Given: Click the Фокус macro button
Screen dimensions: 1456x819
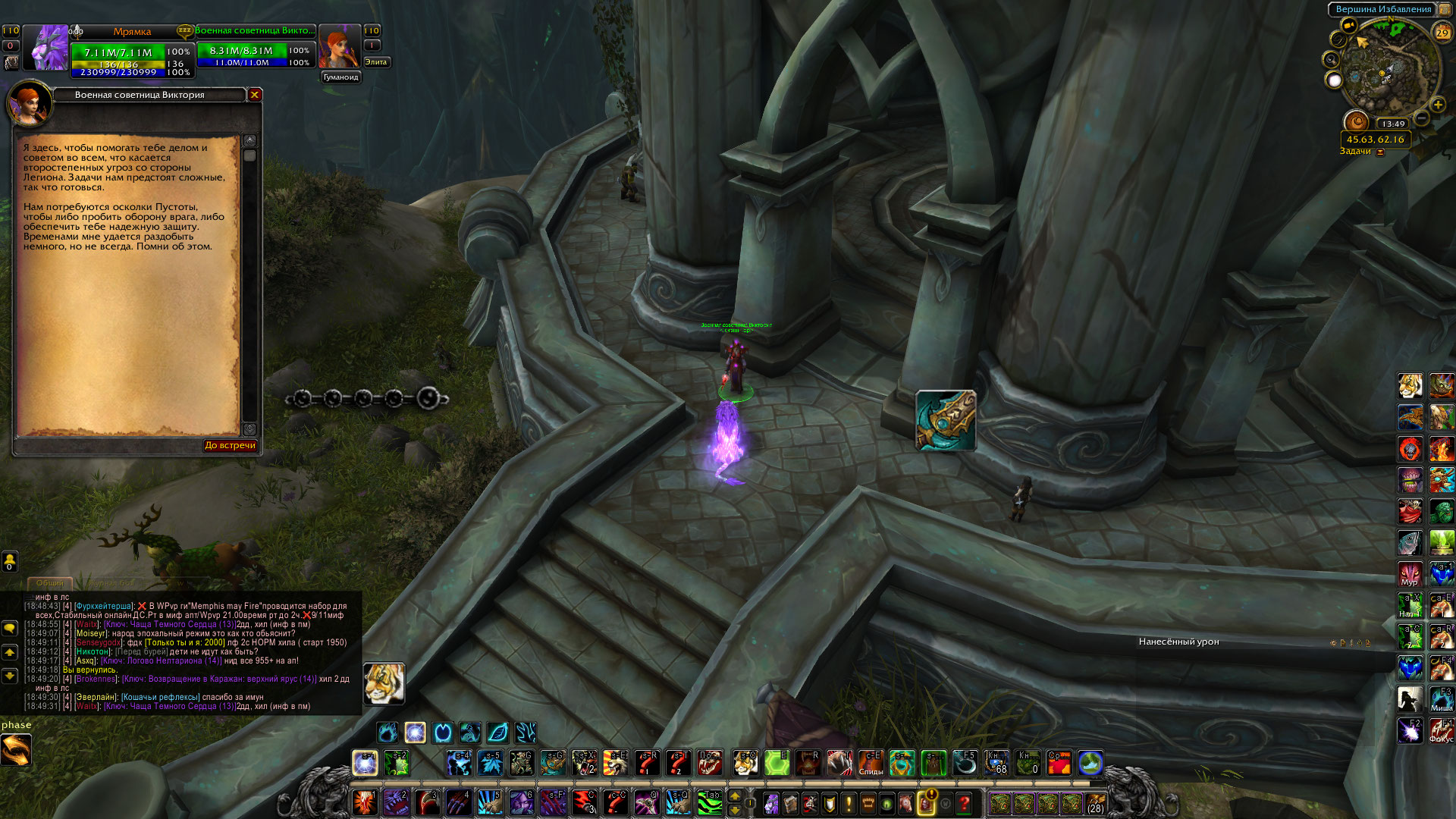Looking at the screenshot, I should (1441, 731).
